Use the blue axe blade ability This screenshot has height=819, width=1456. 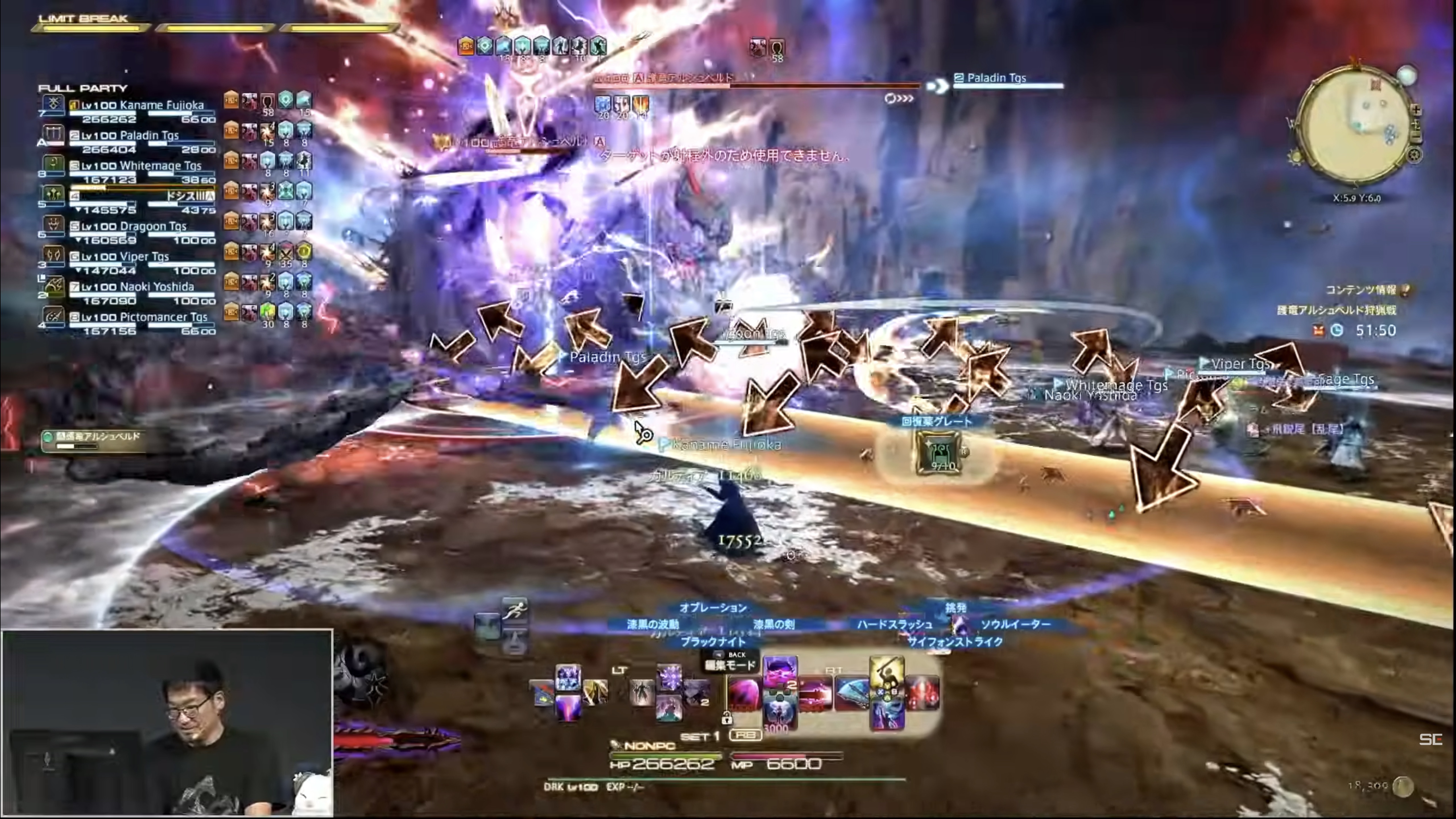852,694
